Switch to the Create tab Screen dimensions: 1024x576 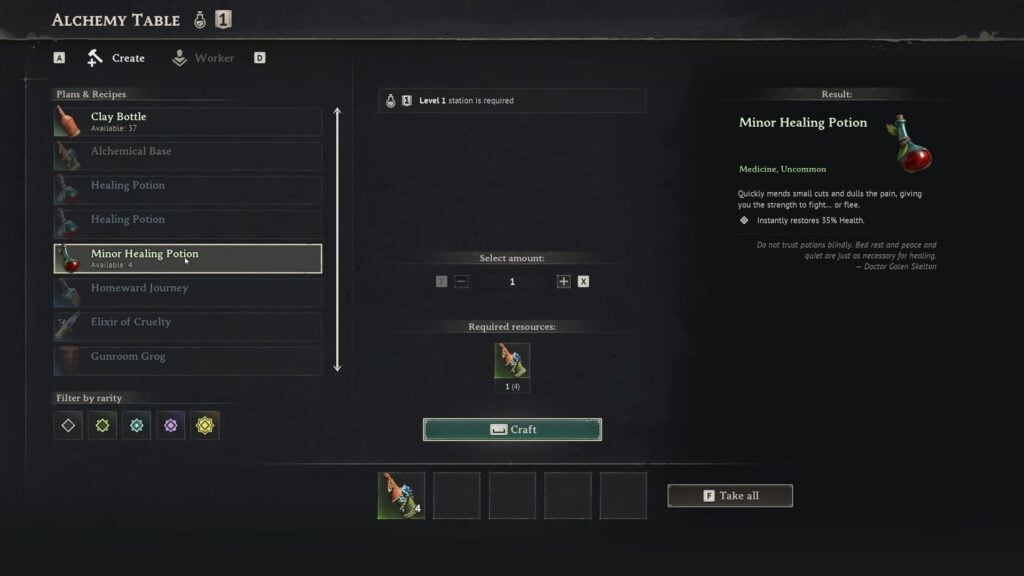(116, 58)
